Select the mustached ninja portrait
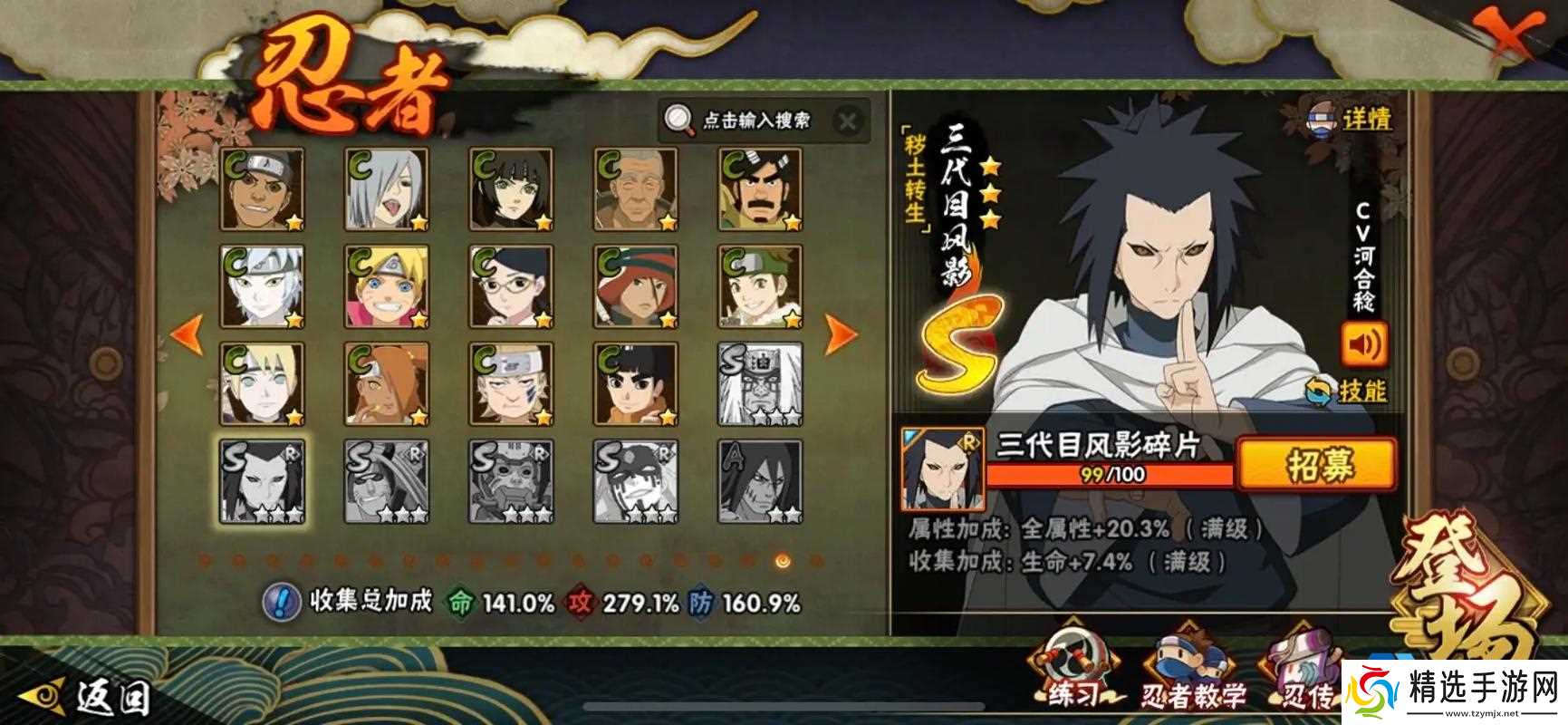 tap(760, 189)
